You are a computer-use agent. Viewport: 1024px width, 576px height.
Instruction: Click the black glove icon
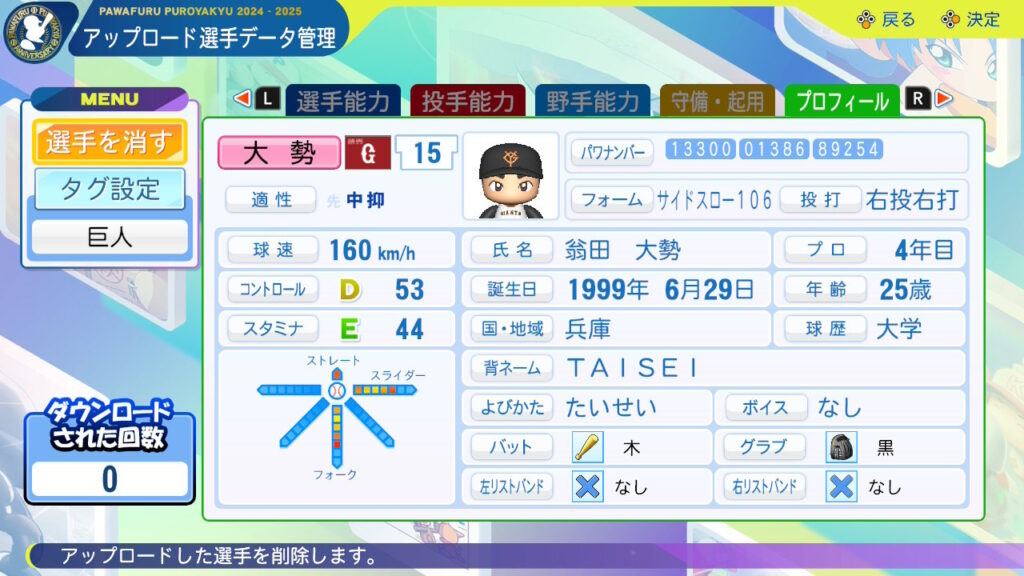coord(841,447)
